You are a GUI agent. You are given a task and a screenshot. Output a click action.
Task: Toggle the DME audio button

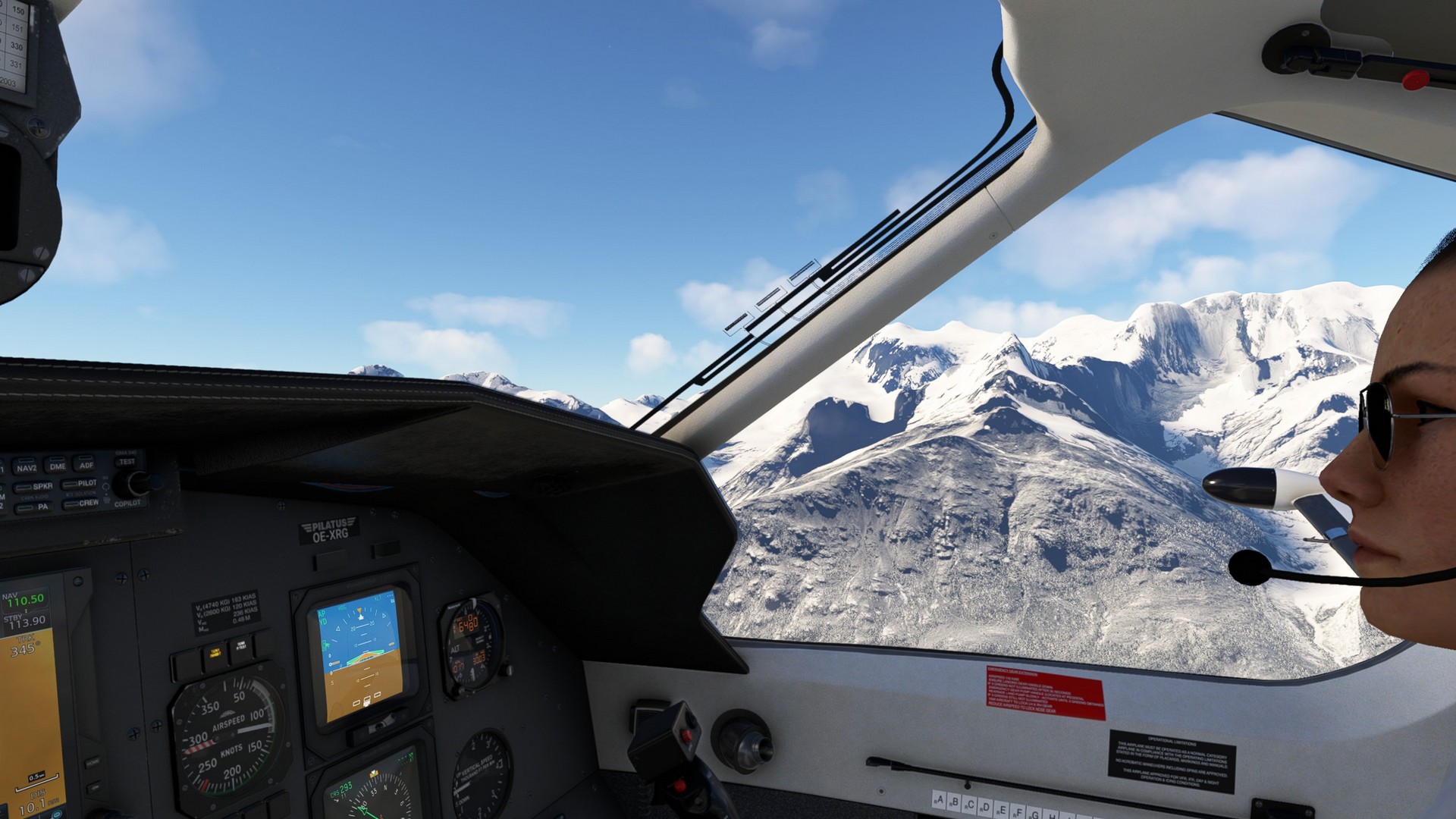(x=57, y=466)
